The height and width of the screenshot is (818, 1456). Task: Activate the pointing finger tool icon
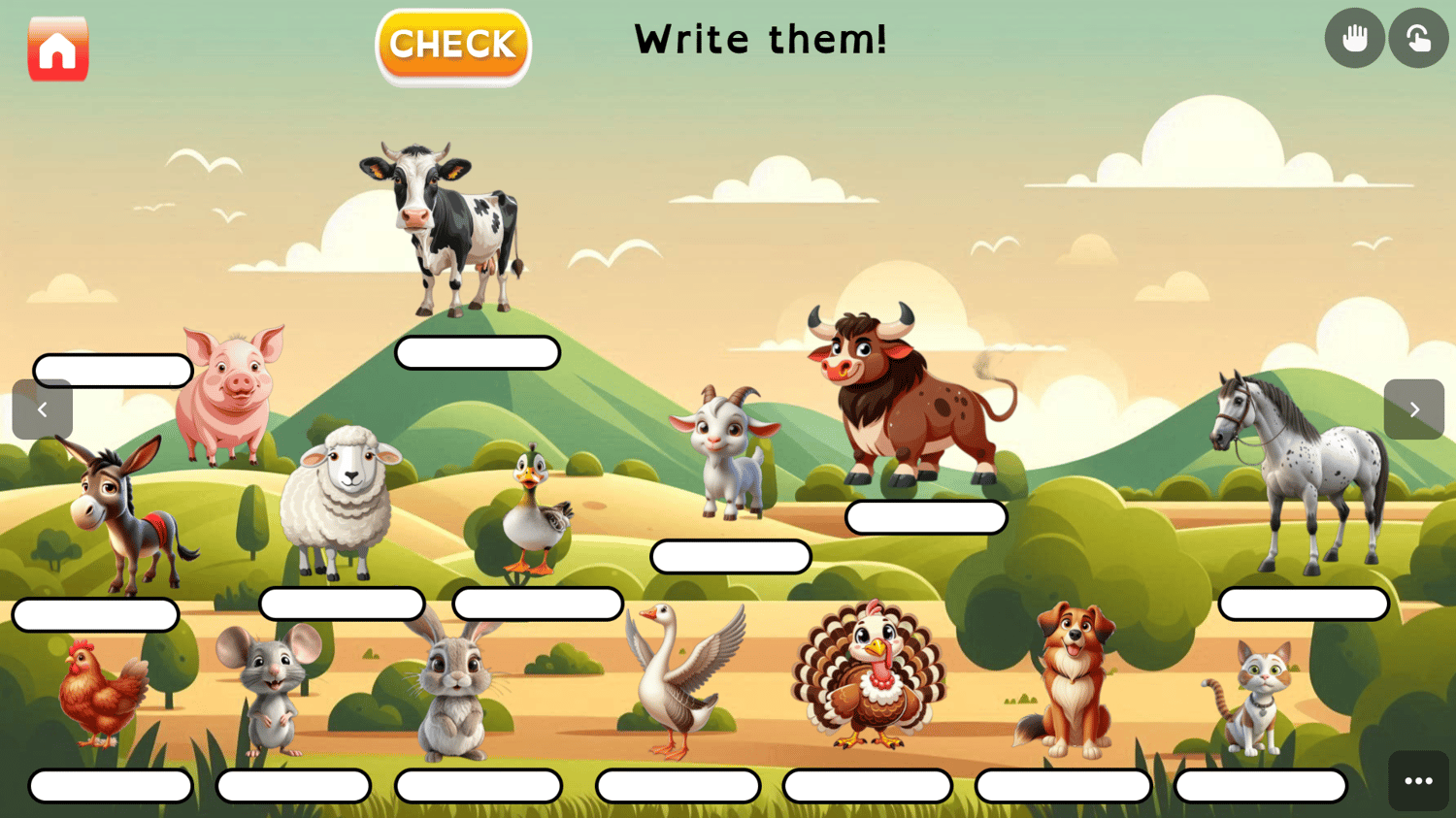pos(1418,39)
